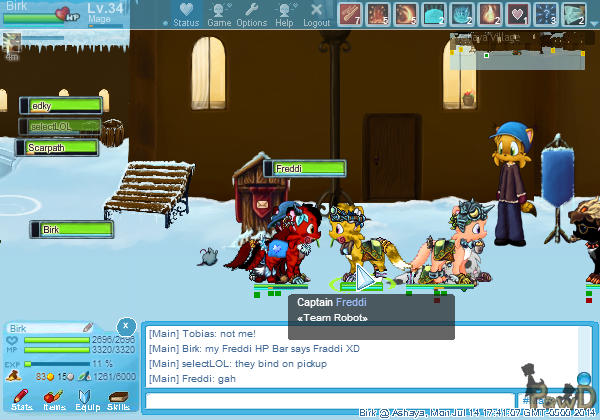
Task: Click the village minimap
Action: 516,50
